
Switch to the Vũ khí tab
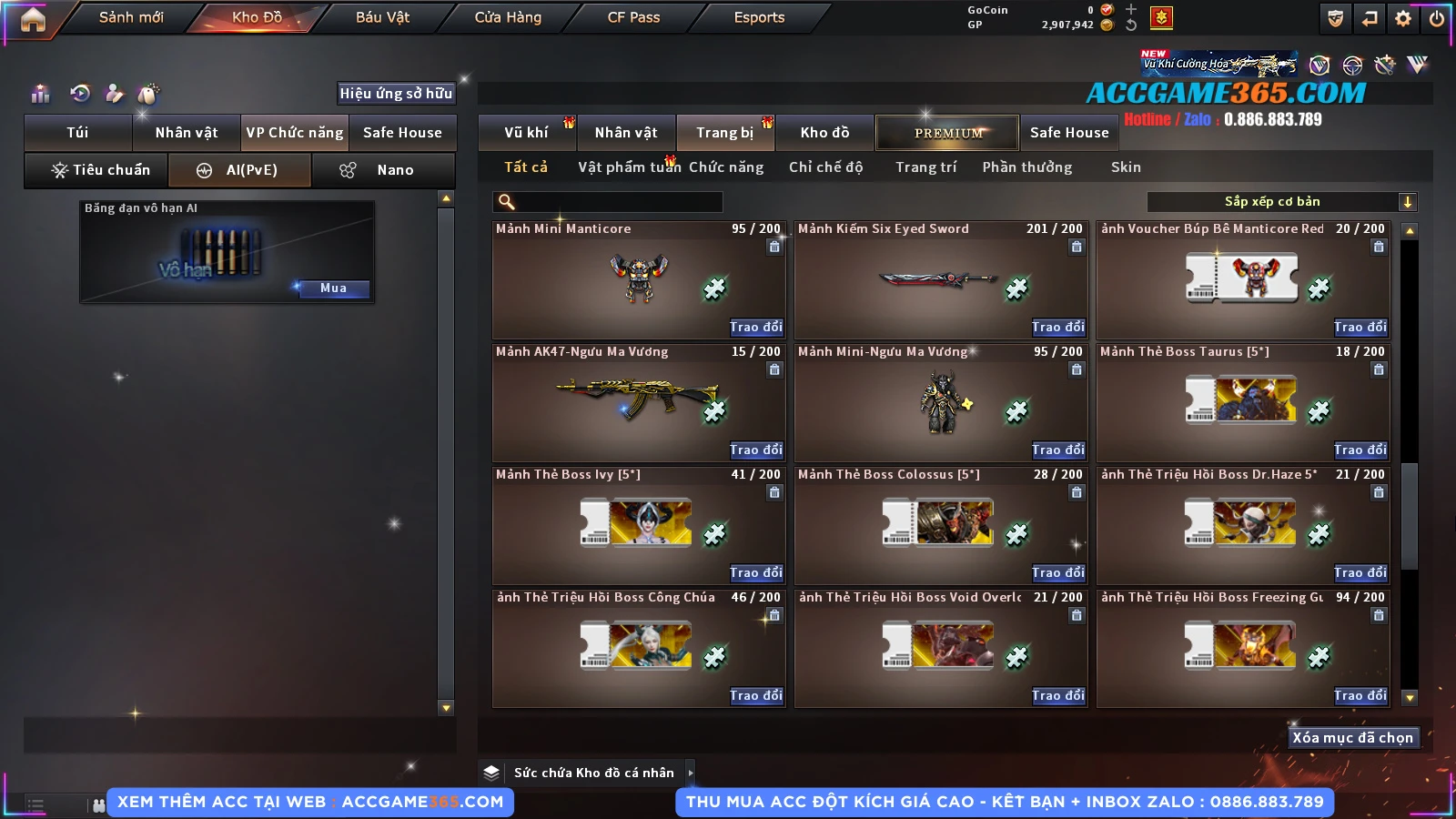526,133
